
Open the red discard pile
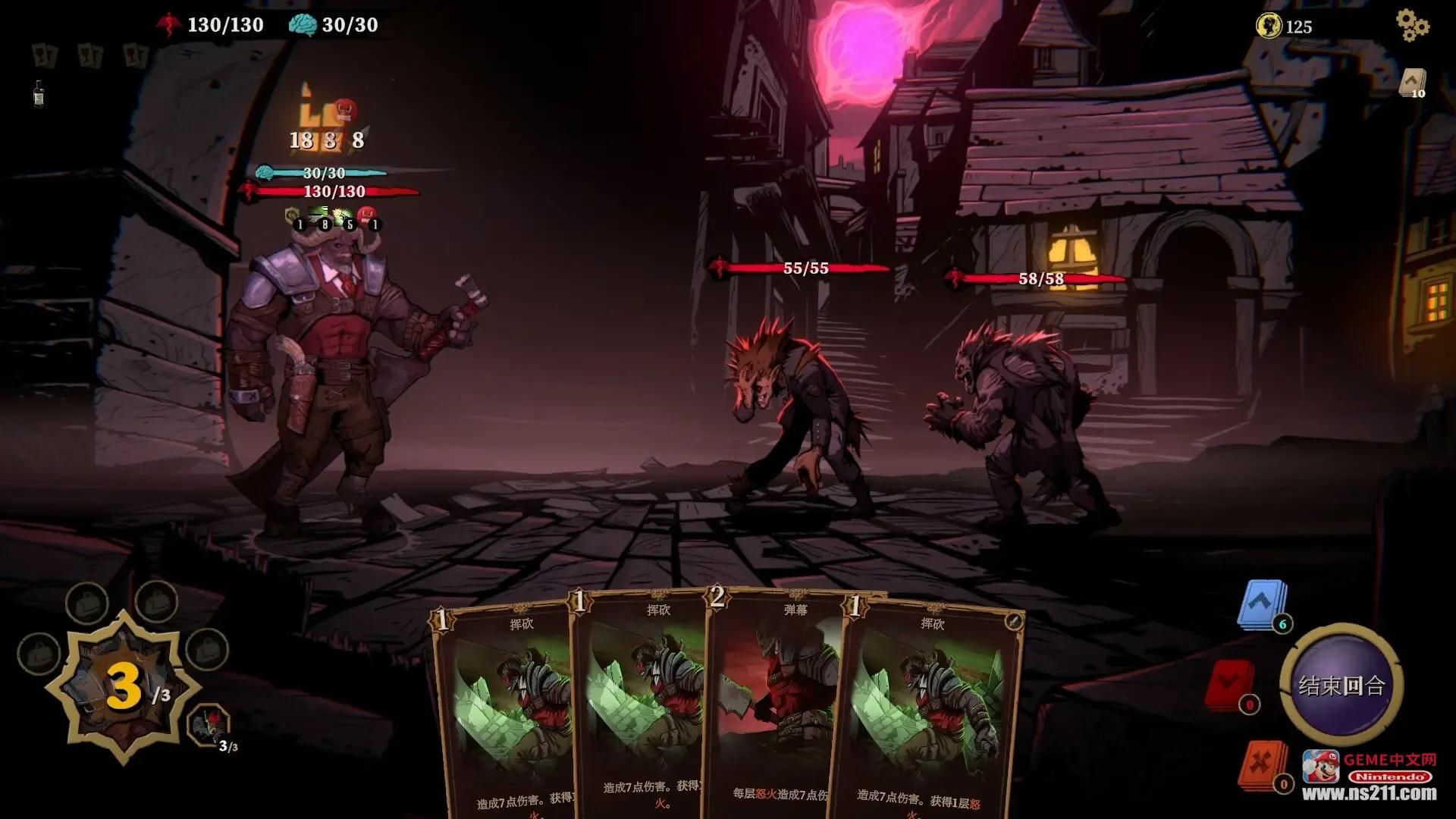[1229, 685]
